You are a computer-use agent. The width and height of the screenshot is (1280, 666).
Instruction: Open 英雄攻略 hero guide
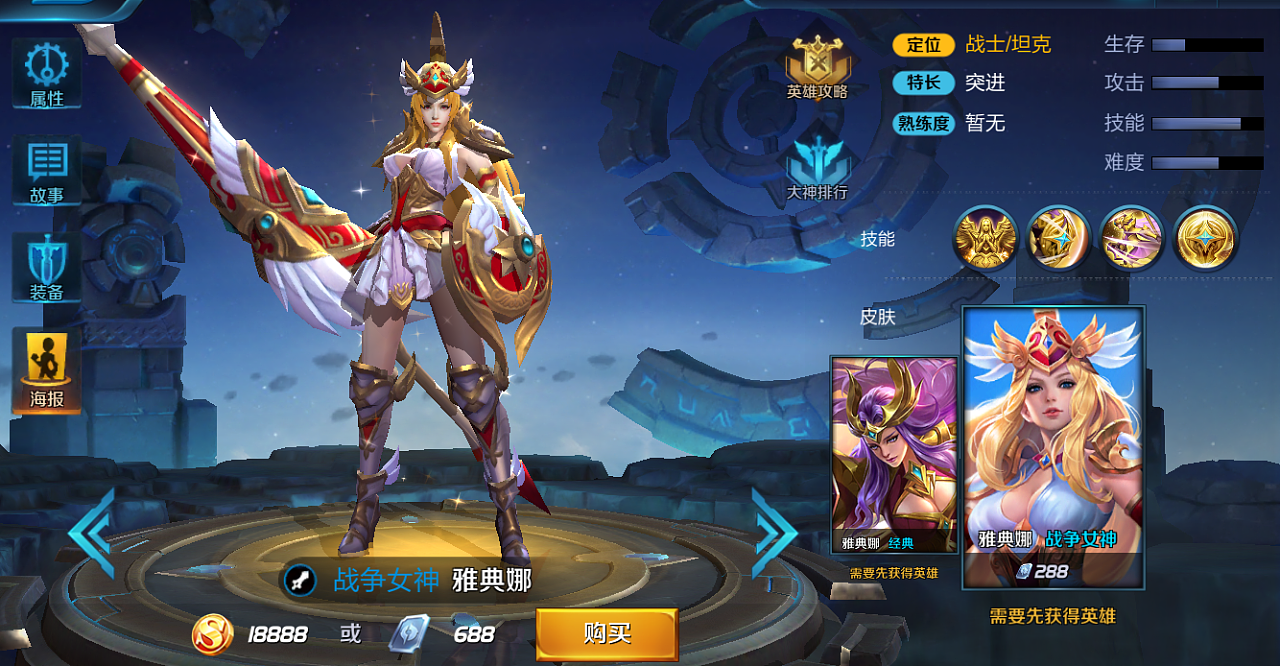[x=817, y=66]
